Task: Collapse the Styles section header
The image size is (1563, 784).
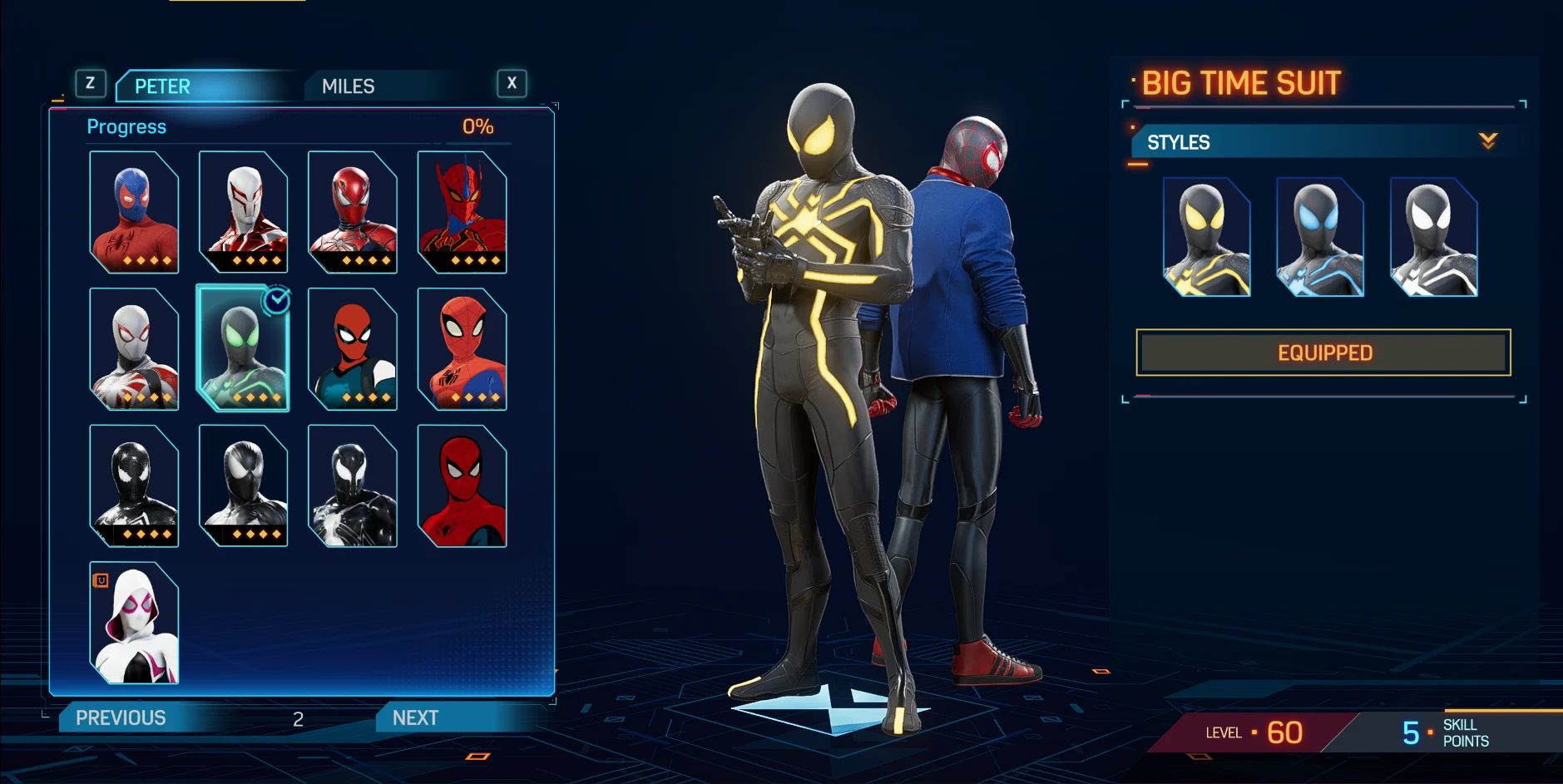Action: (1487, 142)
